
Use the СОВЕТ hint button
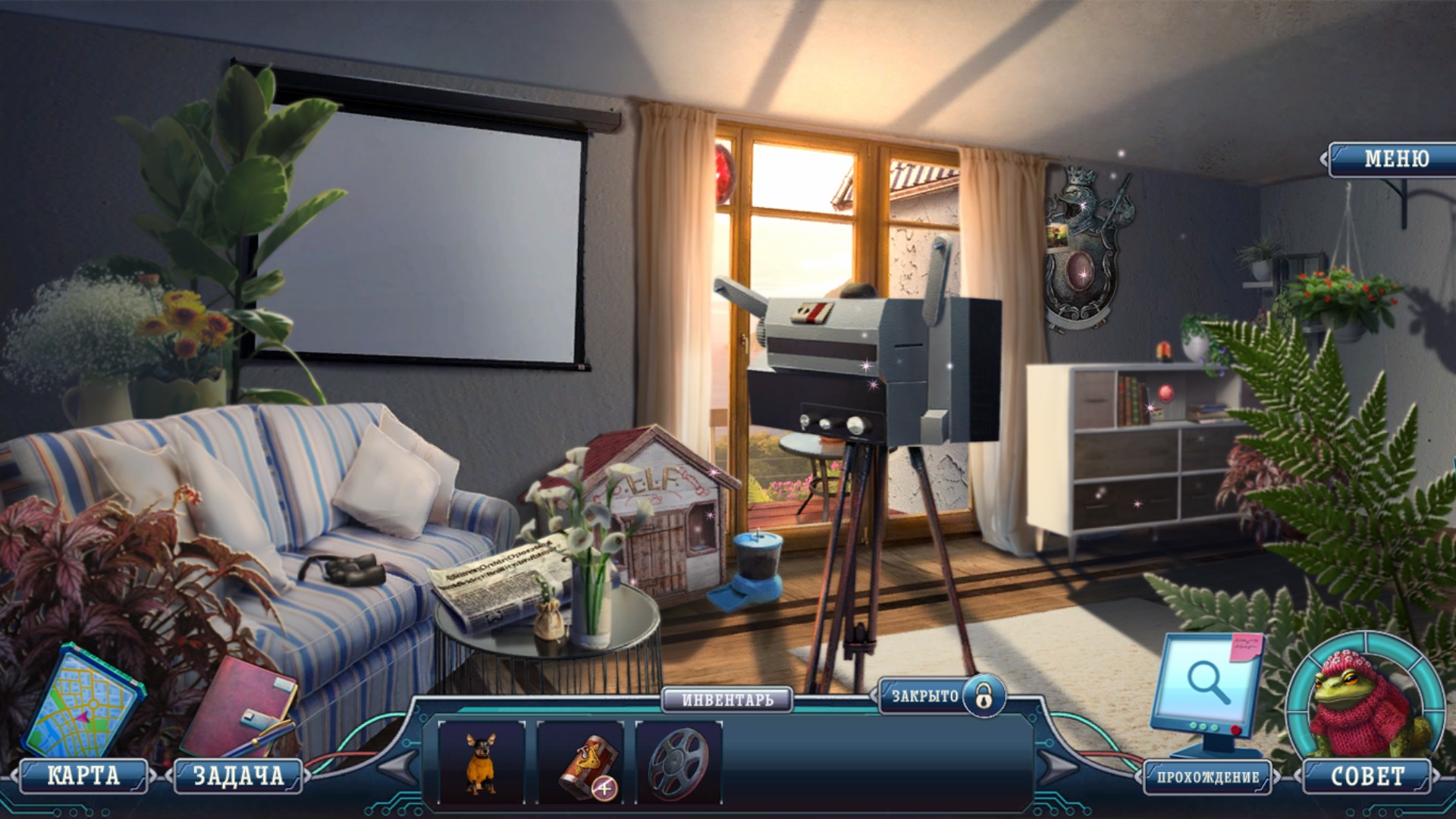(x=1367, y=776)
